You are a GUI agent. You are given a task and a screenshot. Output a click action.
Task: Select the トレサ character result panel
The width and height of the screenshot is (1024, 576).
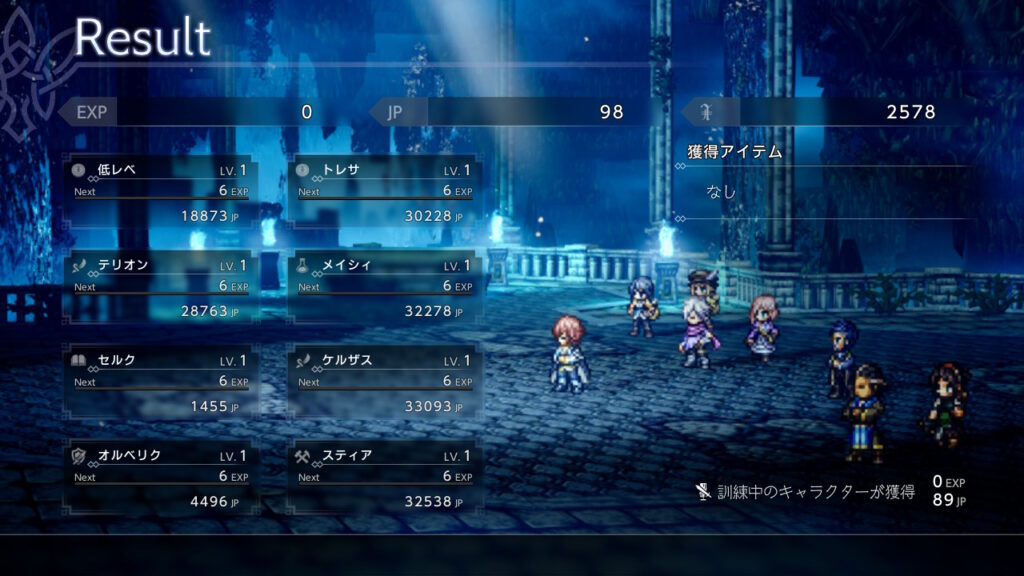pos(384,191)
